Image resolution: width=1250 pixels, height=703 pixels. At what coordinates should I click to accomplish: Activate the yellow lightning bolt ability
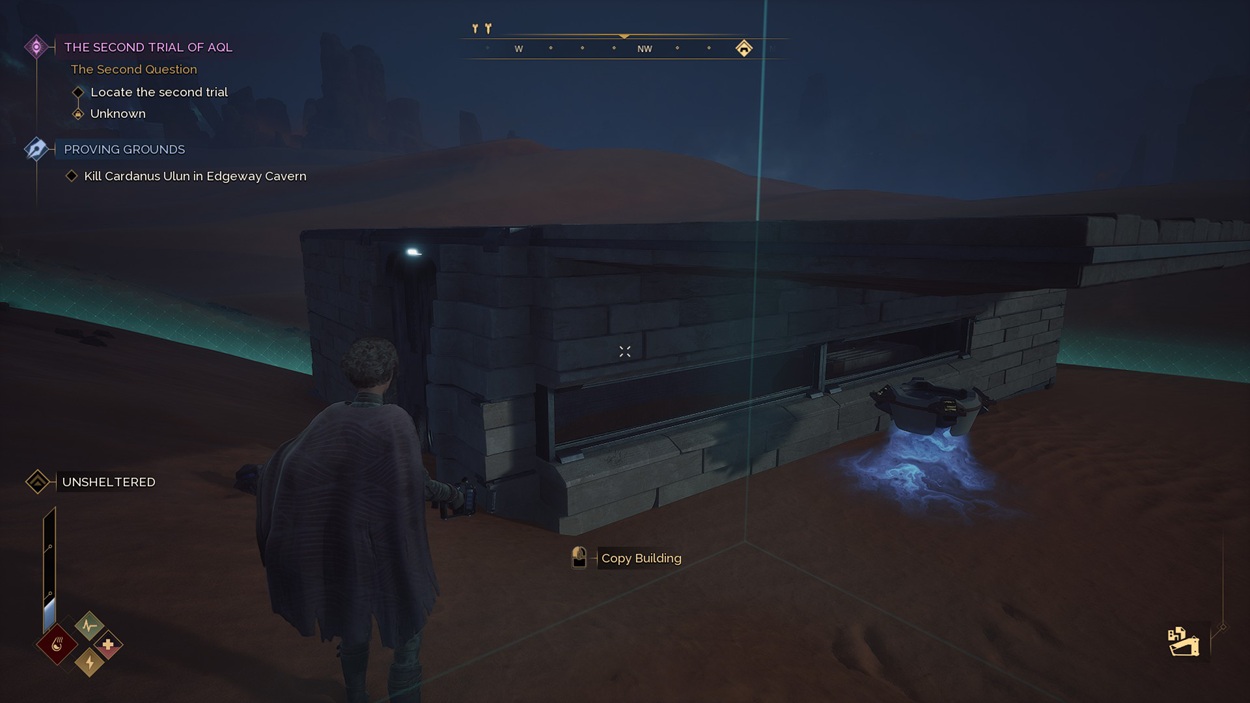(x=89, y=662)
